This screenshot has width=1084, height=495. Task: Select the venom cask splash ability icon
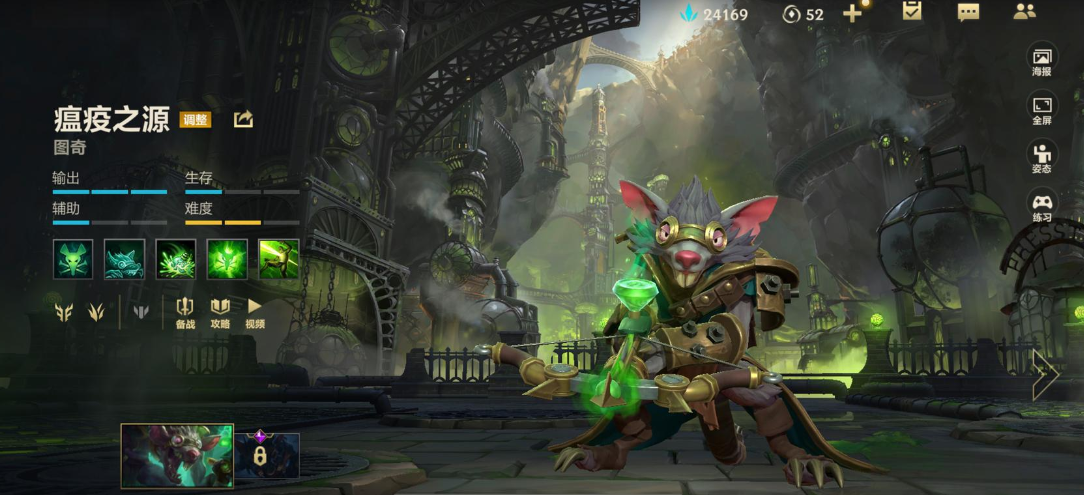tap(175, 259)
